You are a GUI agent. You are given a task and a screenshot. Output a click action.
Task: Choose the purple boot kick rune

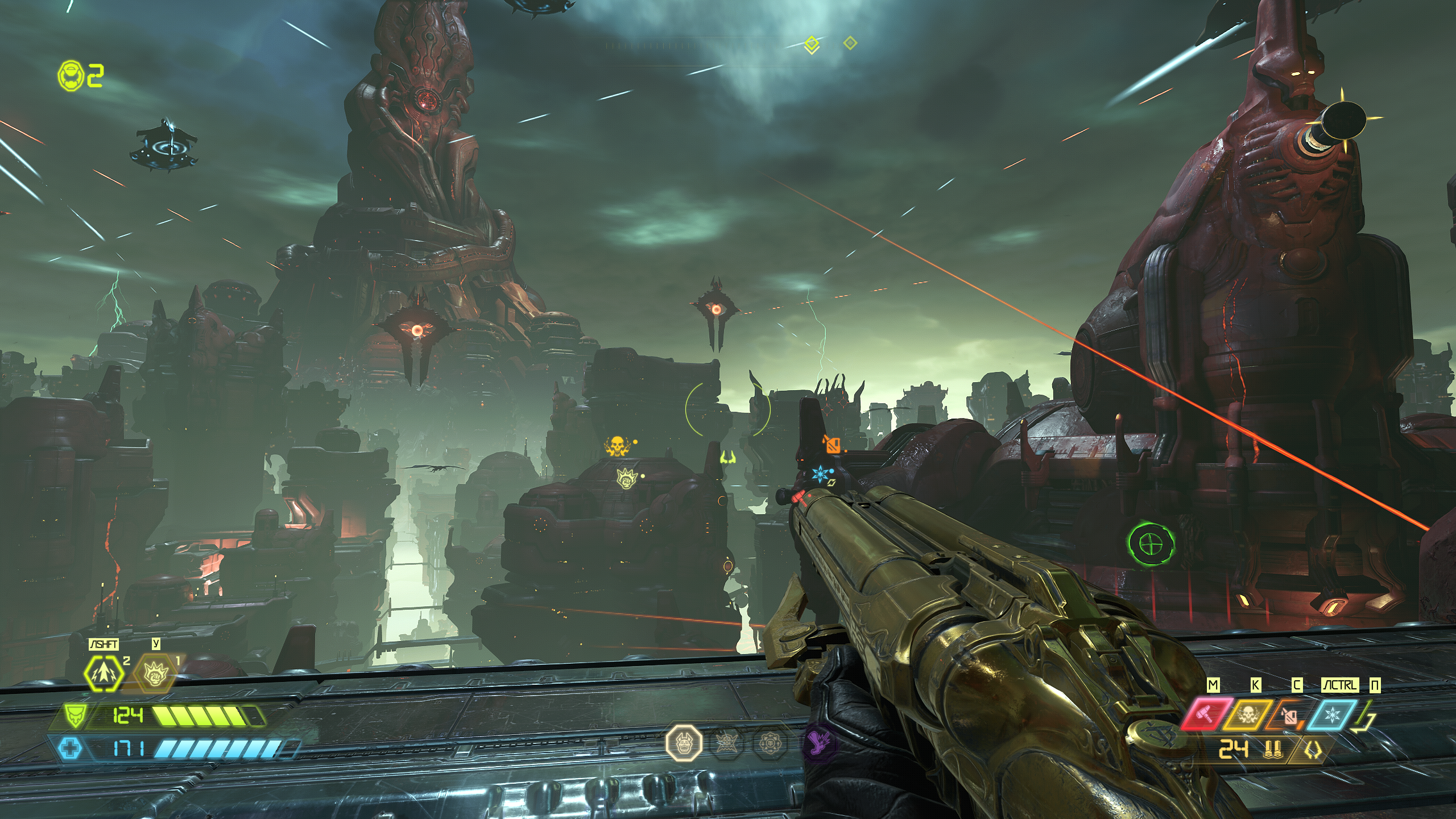point(820,742)
